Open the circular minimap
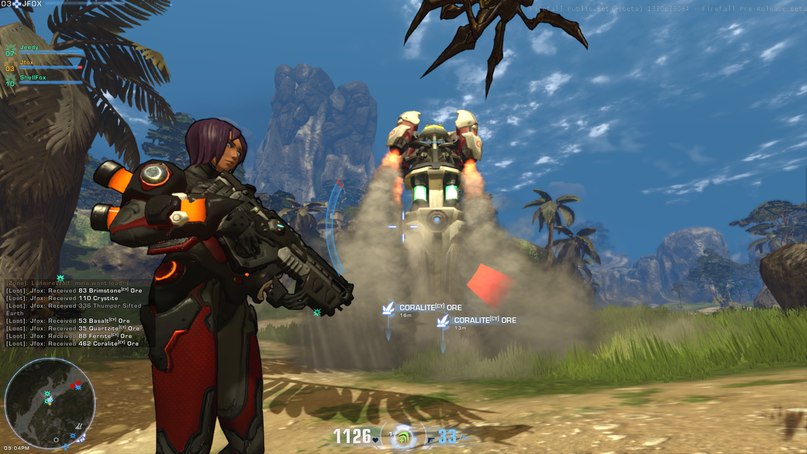The height and width of the screenshot is (454, 807). tap(50, 403)
